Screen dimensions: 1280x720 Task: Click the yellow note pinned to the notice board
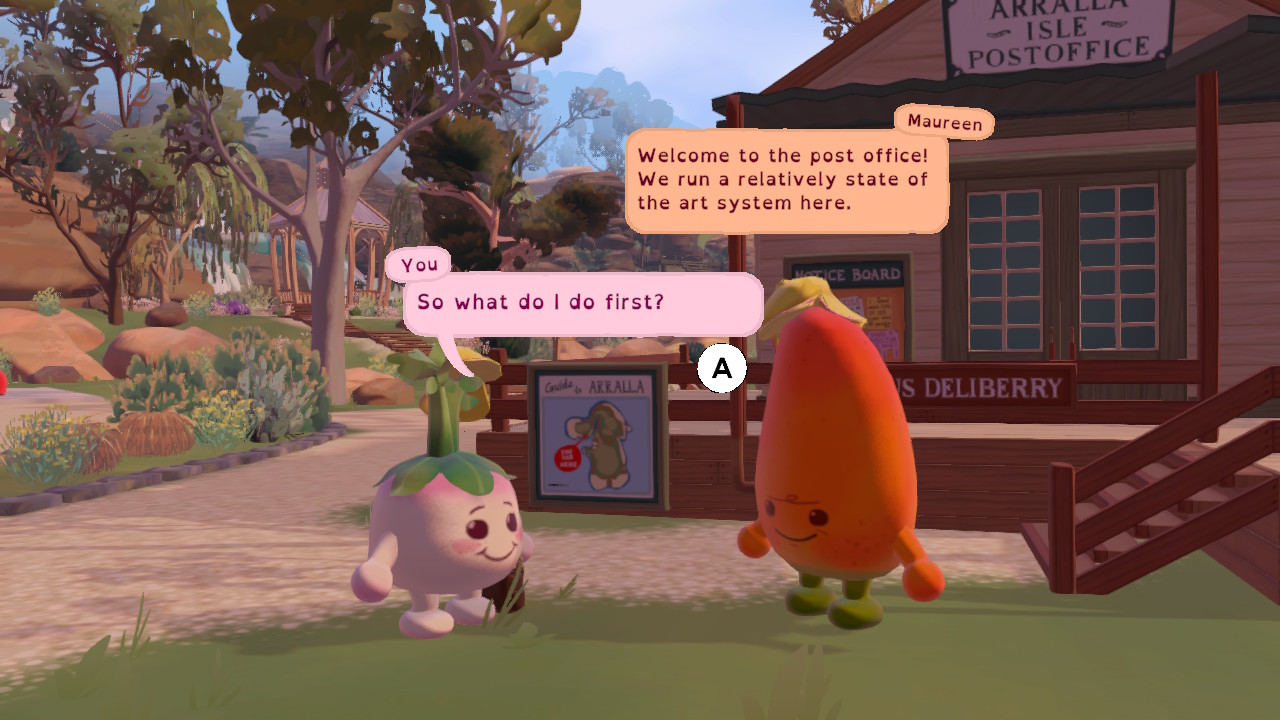(879, 312)
